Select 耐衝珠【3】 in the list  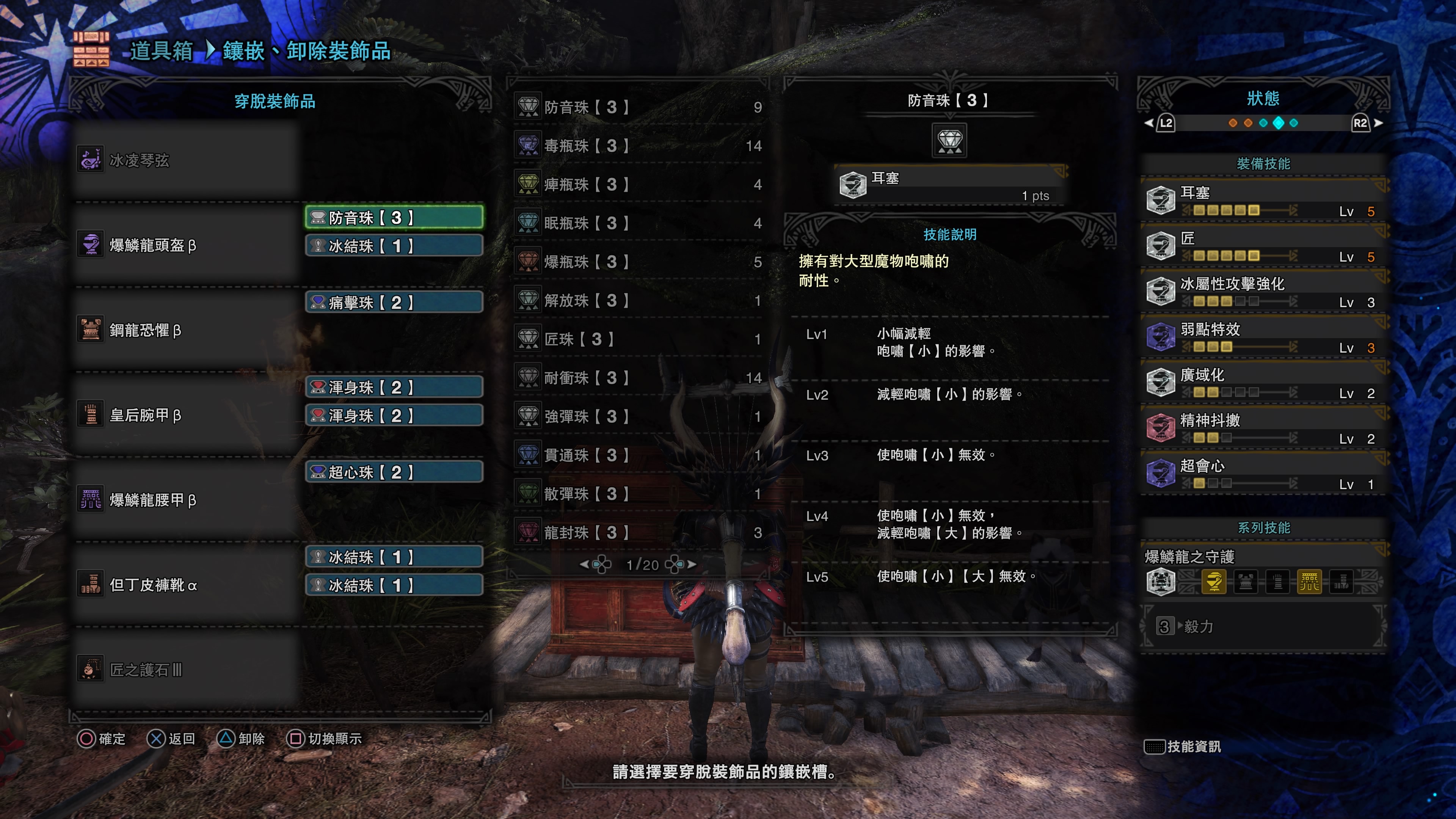click(x=639, y=378)
